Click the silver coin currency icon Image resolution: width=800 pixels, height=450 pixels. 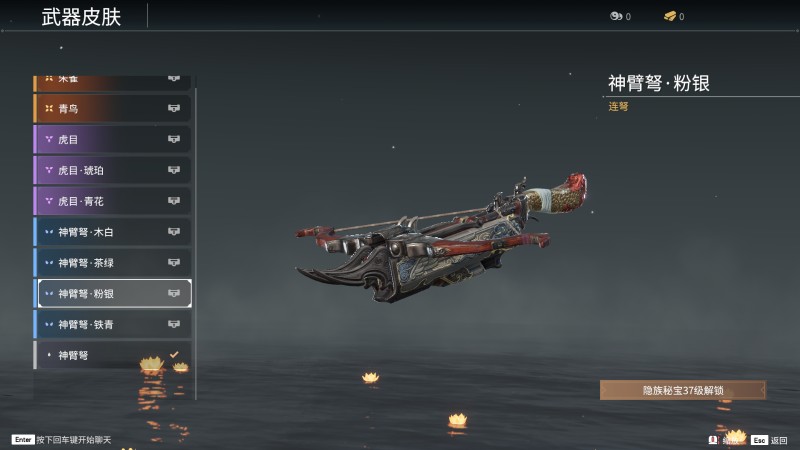click(x=616, y=16)
